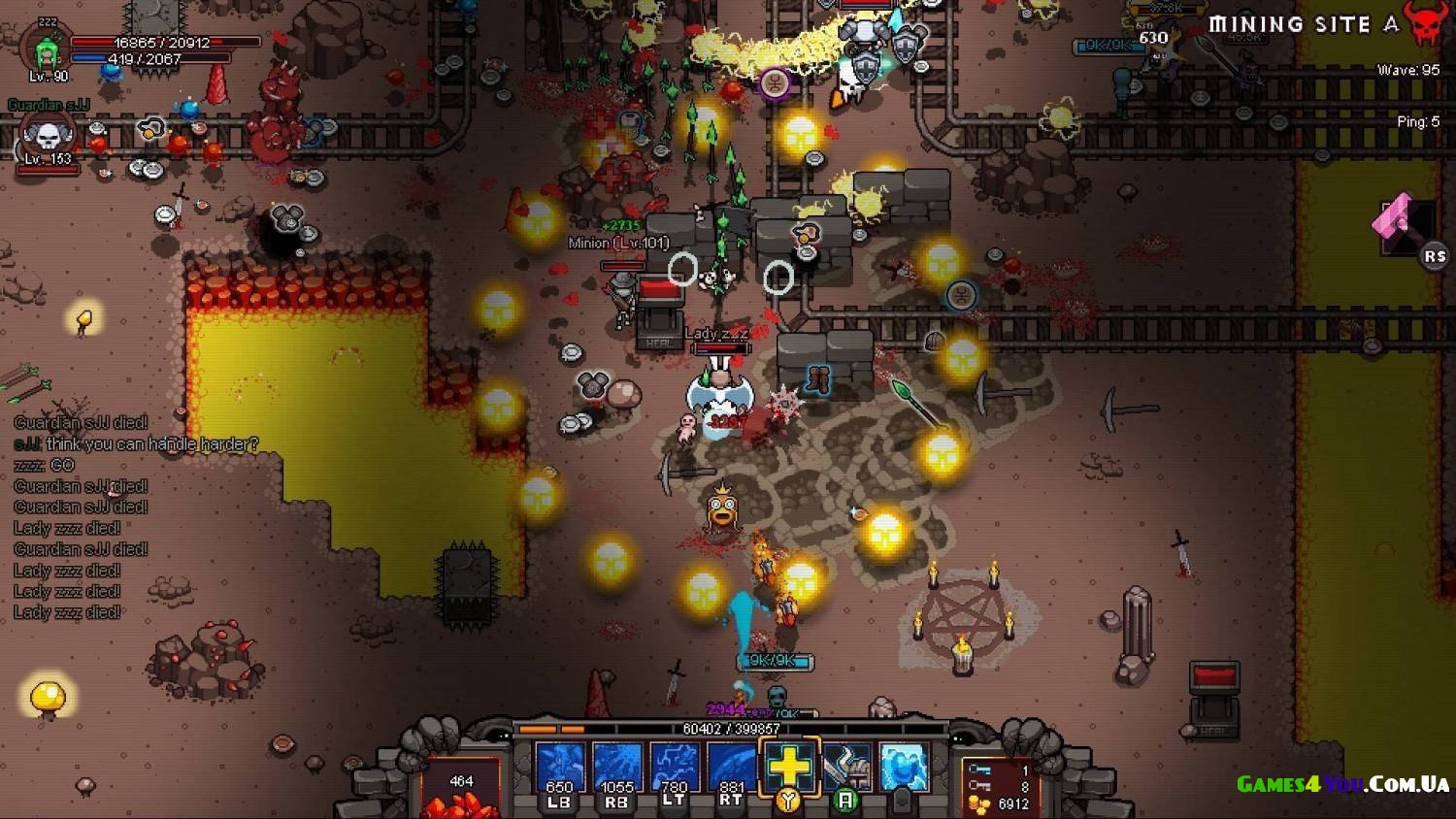
Task: Open the Games4You.Com.UA watermark link
Action: click(1342, 784)
